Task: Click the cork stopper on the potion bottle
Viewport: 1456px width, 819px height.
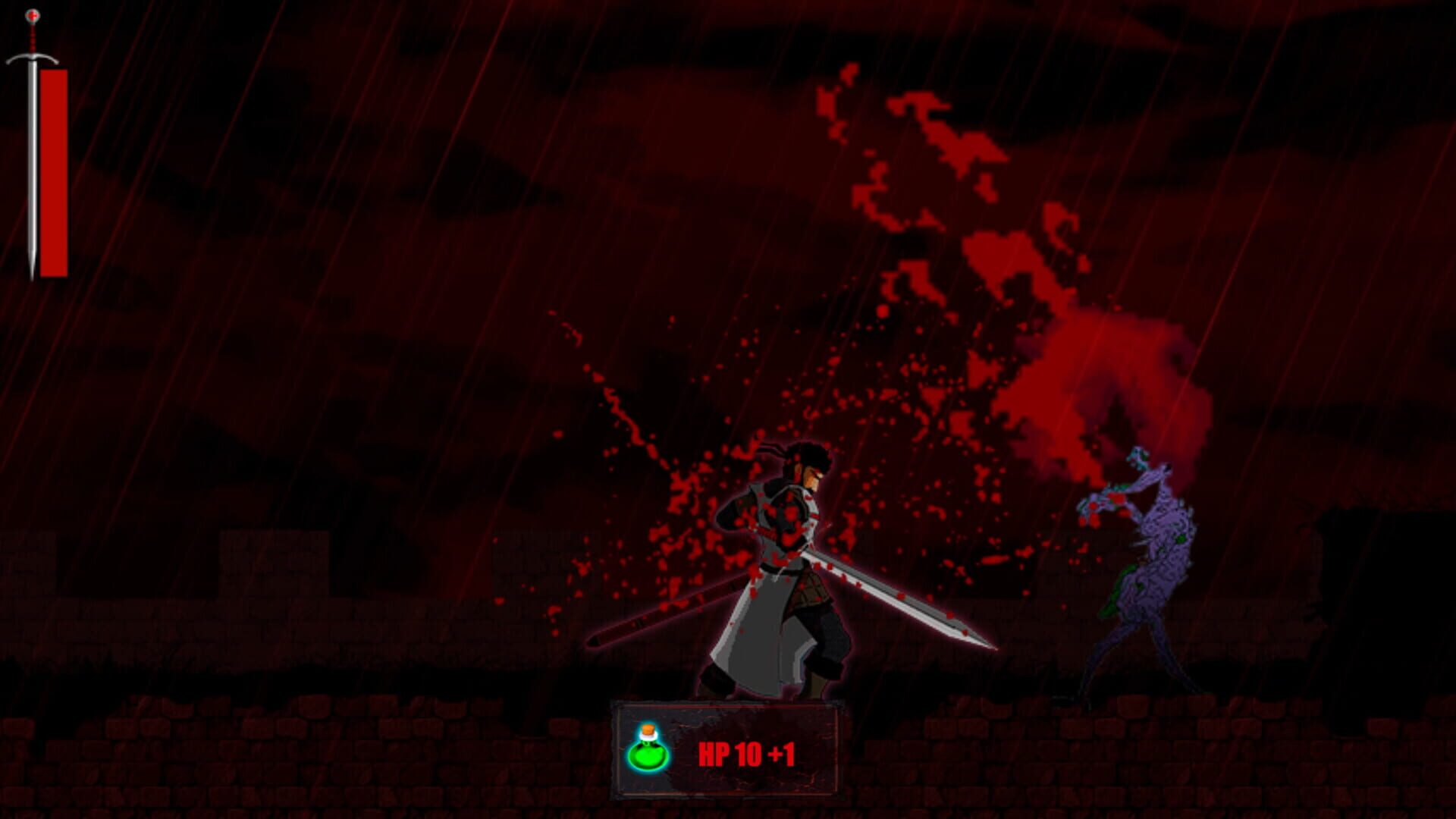Action: (x=649, y=730)
